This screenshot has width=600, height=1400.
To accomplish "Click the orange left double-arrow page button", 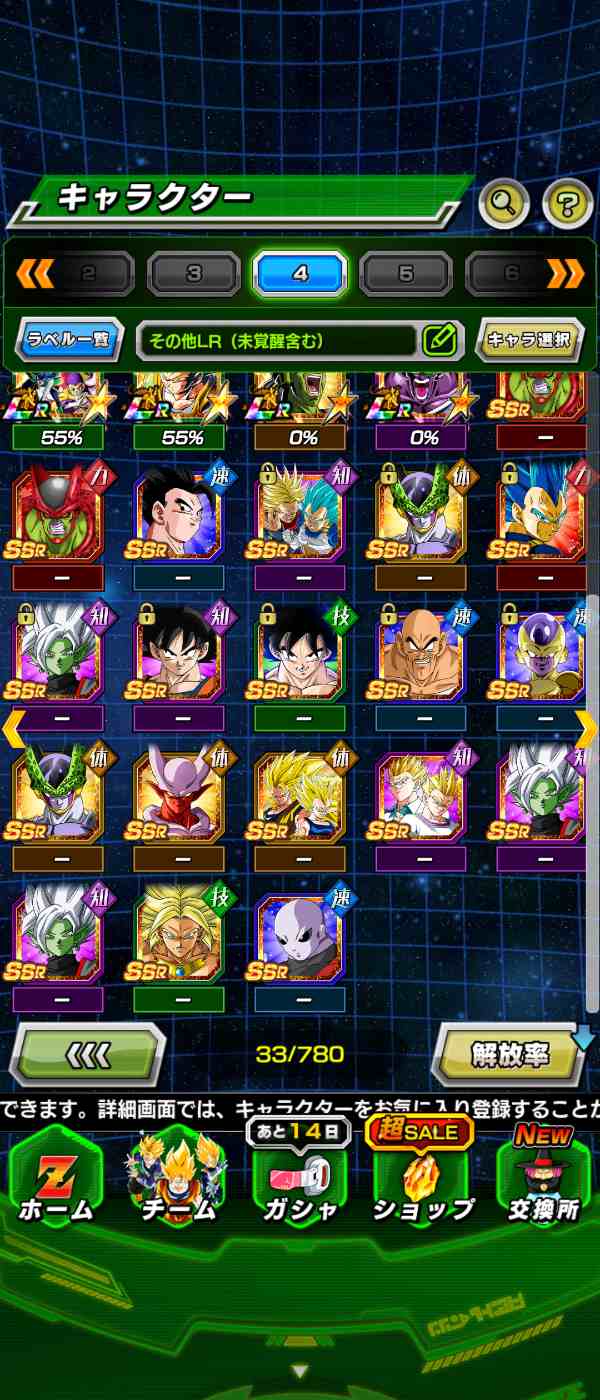I will (x=35, y=272).
